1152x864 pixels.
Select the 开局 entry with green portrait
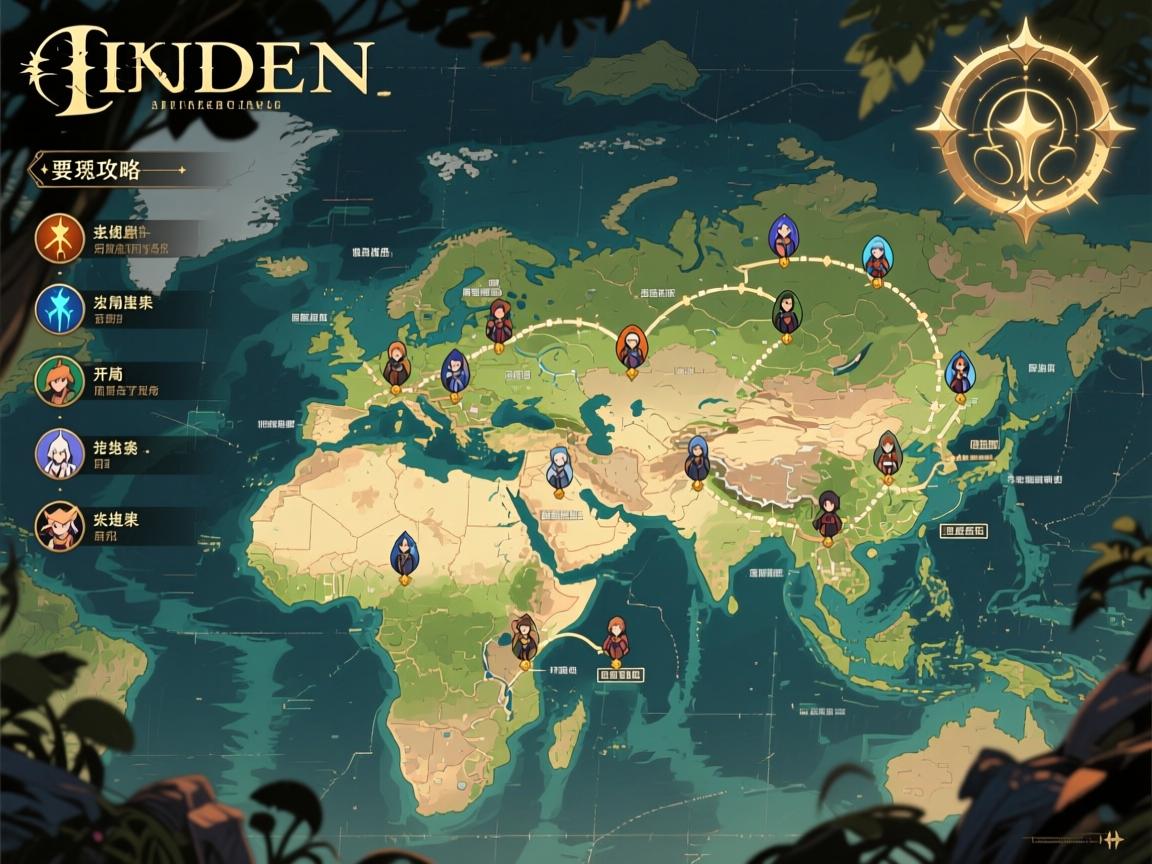58,380
